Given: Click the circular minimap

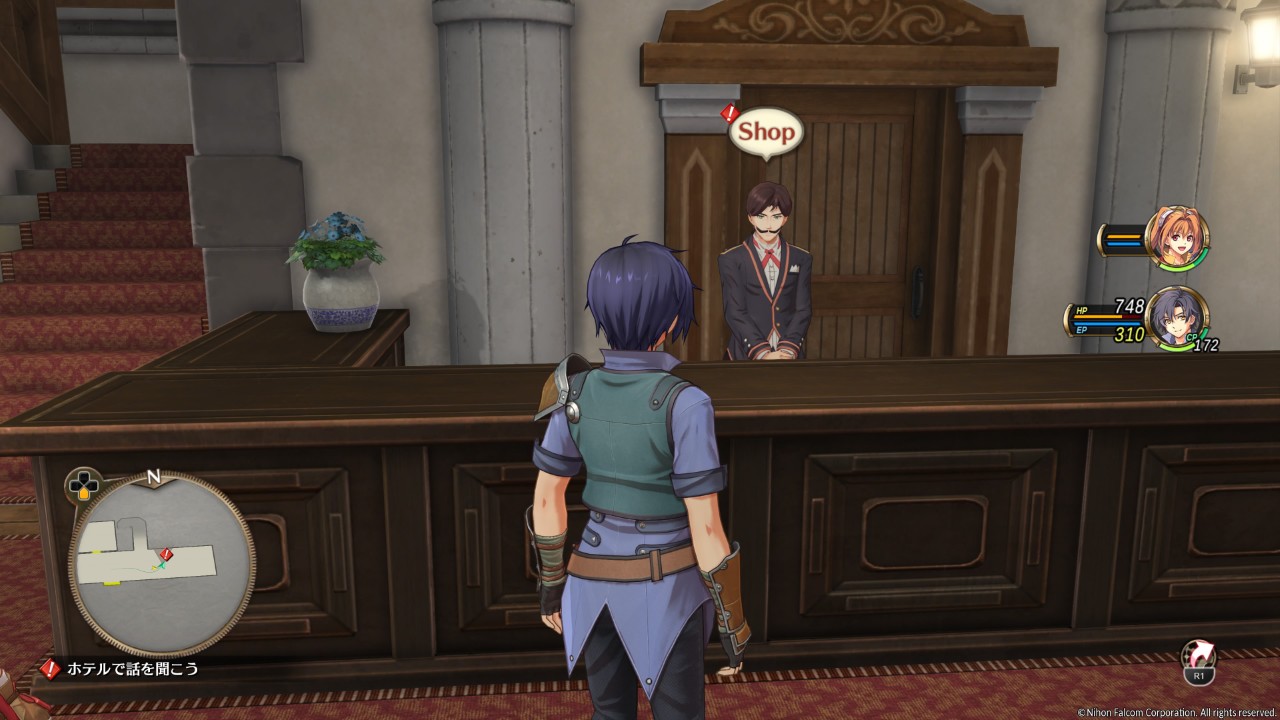Looking at the screenshot, I should coord(161,564).
